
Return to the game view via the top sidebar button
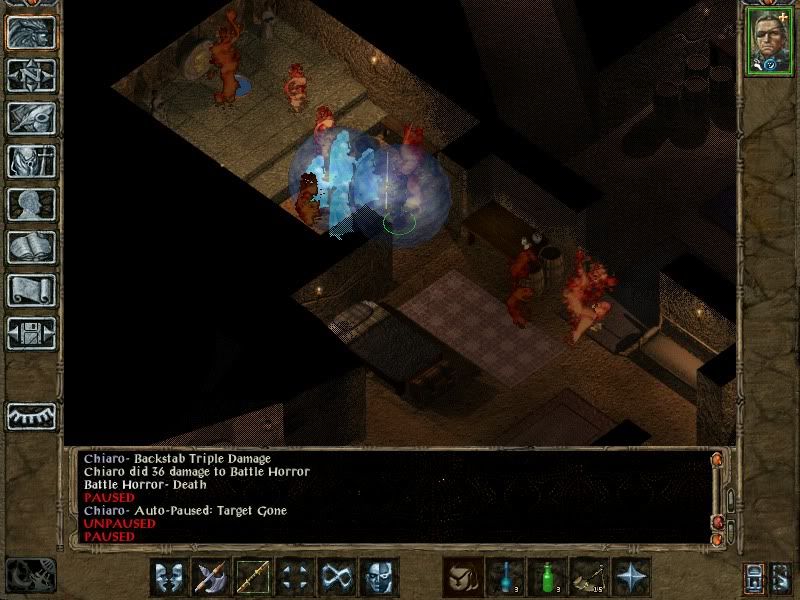[31, 32]
